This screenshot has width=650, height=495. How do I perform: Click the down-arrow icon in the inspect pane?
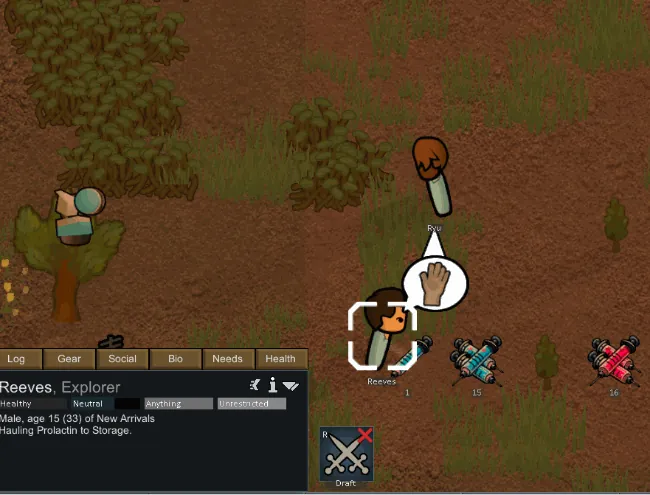(x=291, y=385)
